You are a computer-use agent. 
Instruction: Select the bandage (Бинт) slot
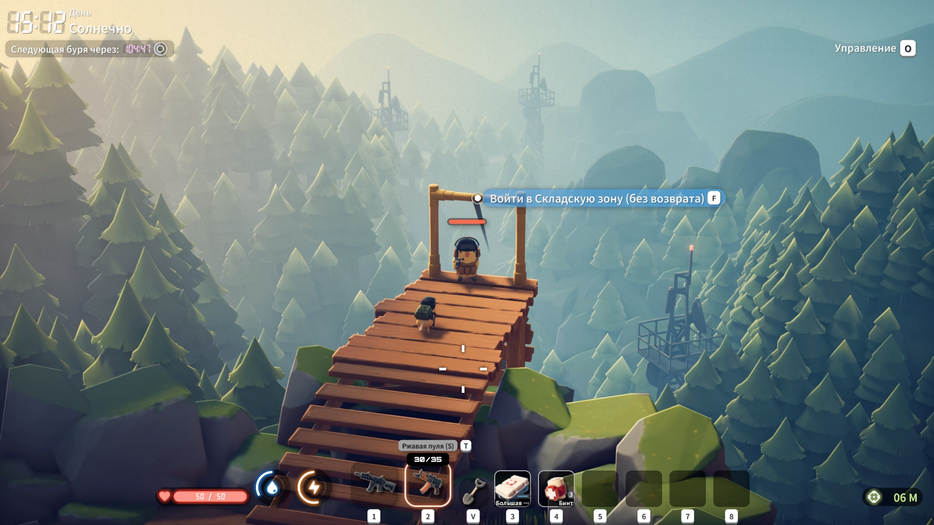[x=556, y=487]
